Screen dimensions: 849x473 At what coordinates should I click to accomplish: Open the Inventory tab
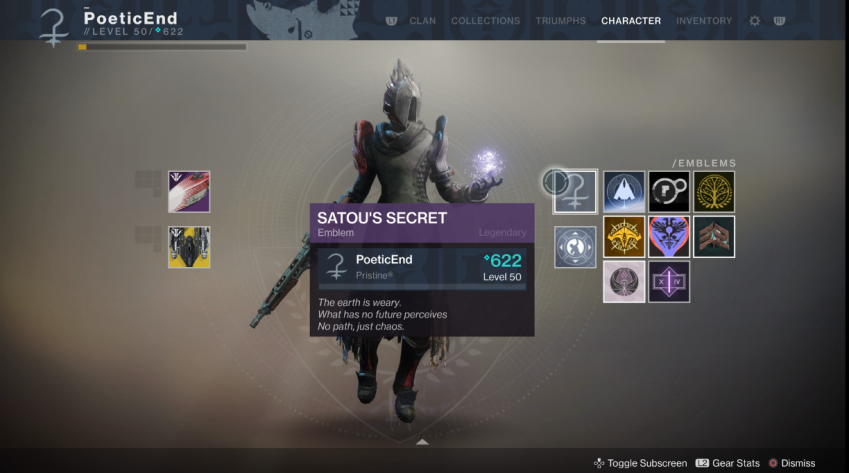[704, 21]
